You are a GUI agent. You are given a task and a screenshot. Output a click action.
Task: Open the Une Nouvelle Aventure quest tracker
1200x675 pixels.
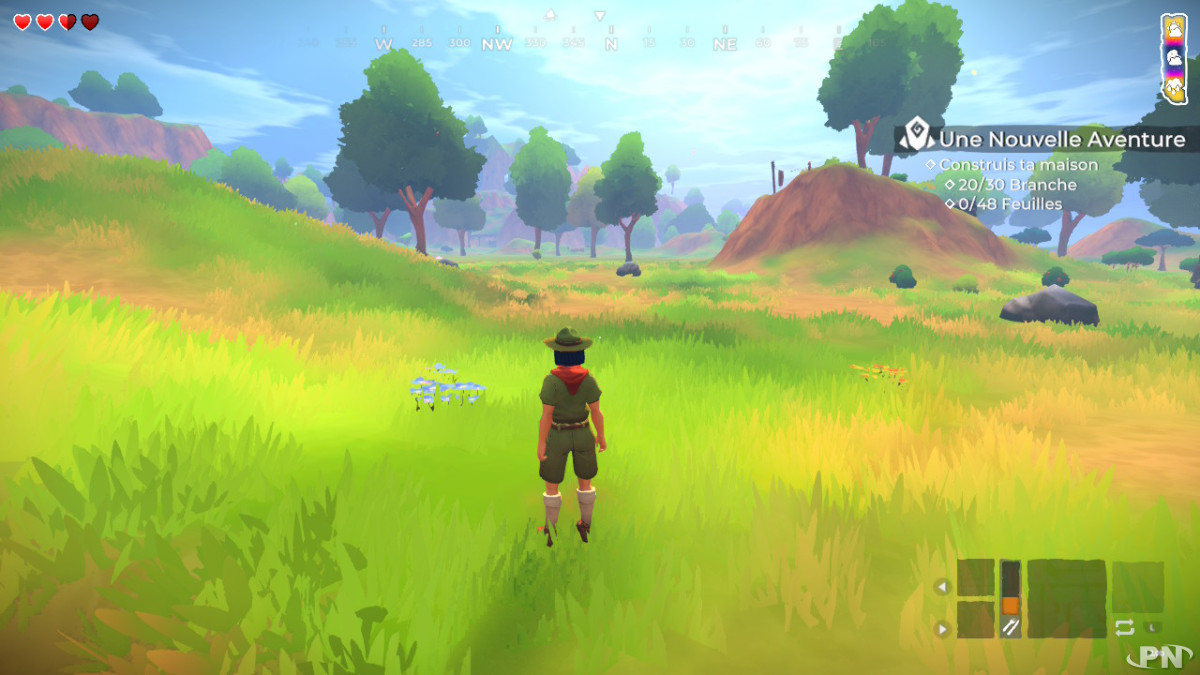point(1061,140)
